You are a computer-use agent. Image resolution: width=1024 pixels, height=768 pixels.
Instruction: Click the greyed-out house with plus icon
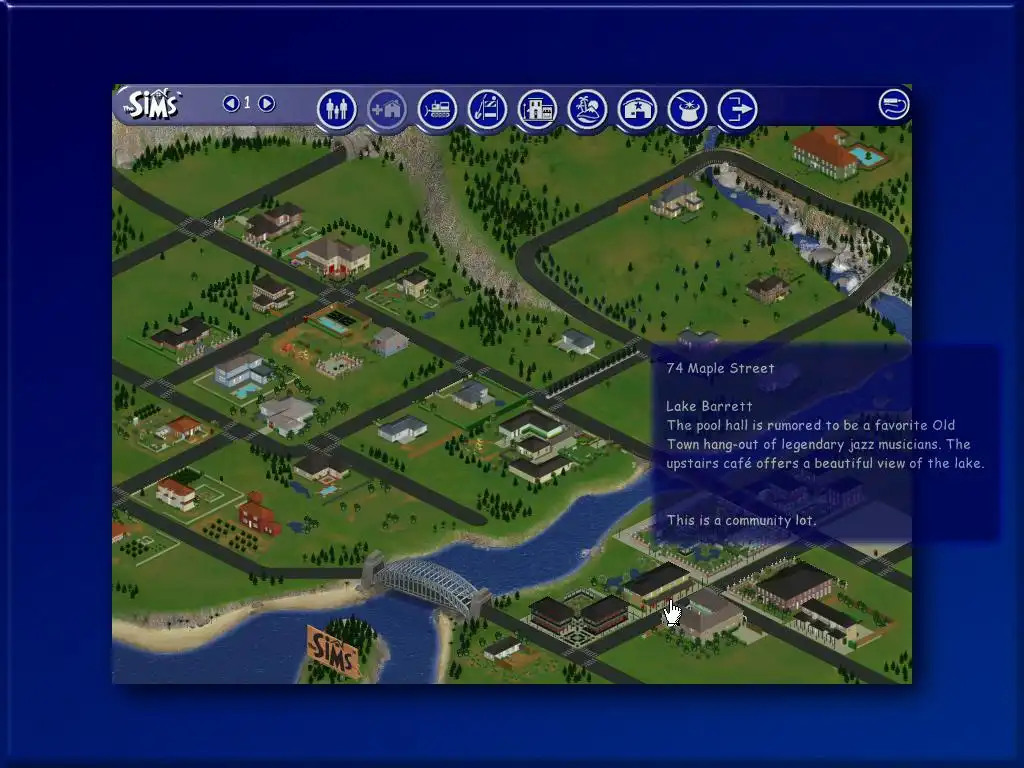pos(387,109)
